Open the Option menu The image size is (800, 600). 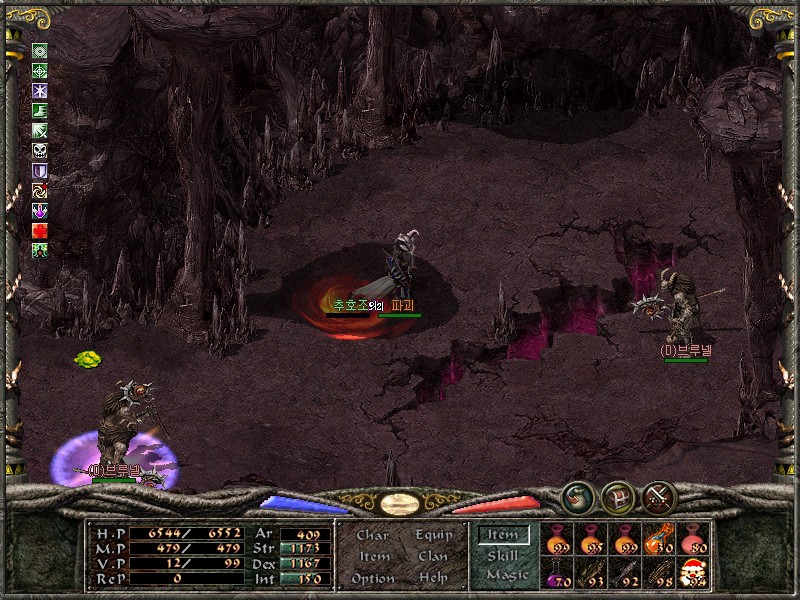372,578
